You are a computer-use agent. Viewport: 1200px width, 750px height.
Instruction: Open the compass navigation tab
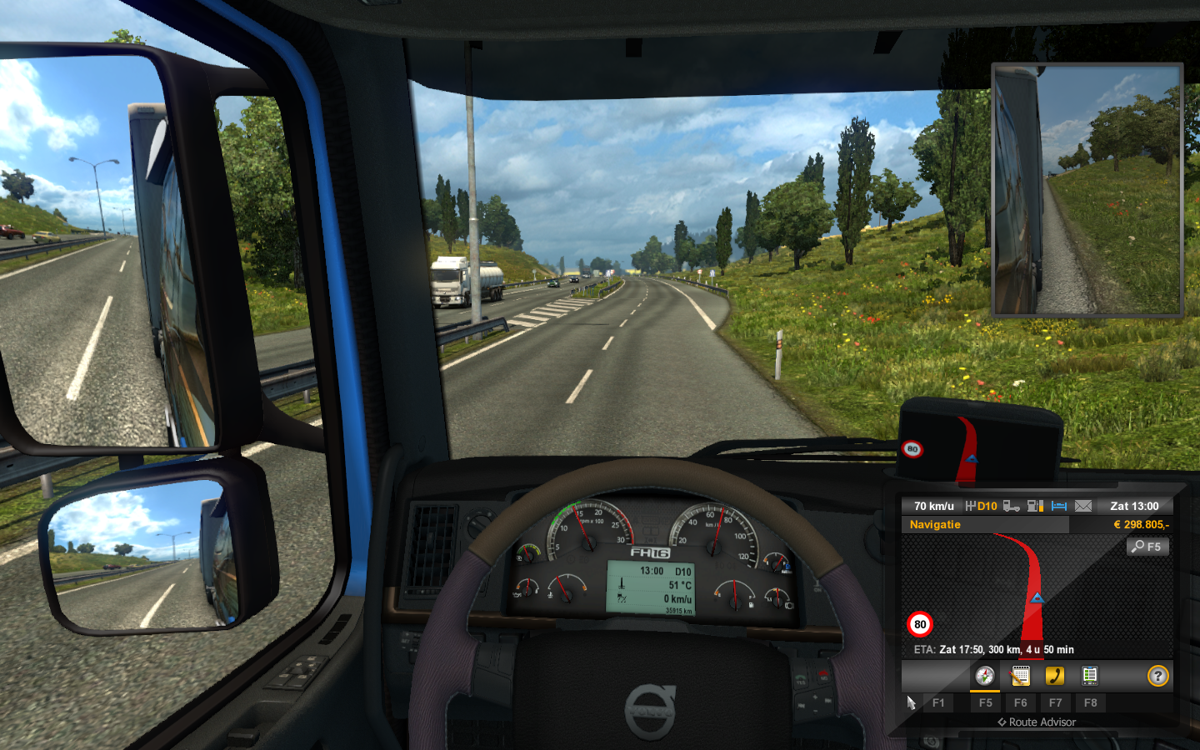pos(985,676)
